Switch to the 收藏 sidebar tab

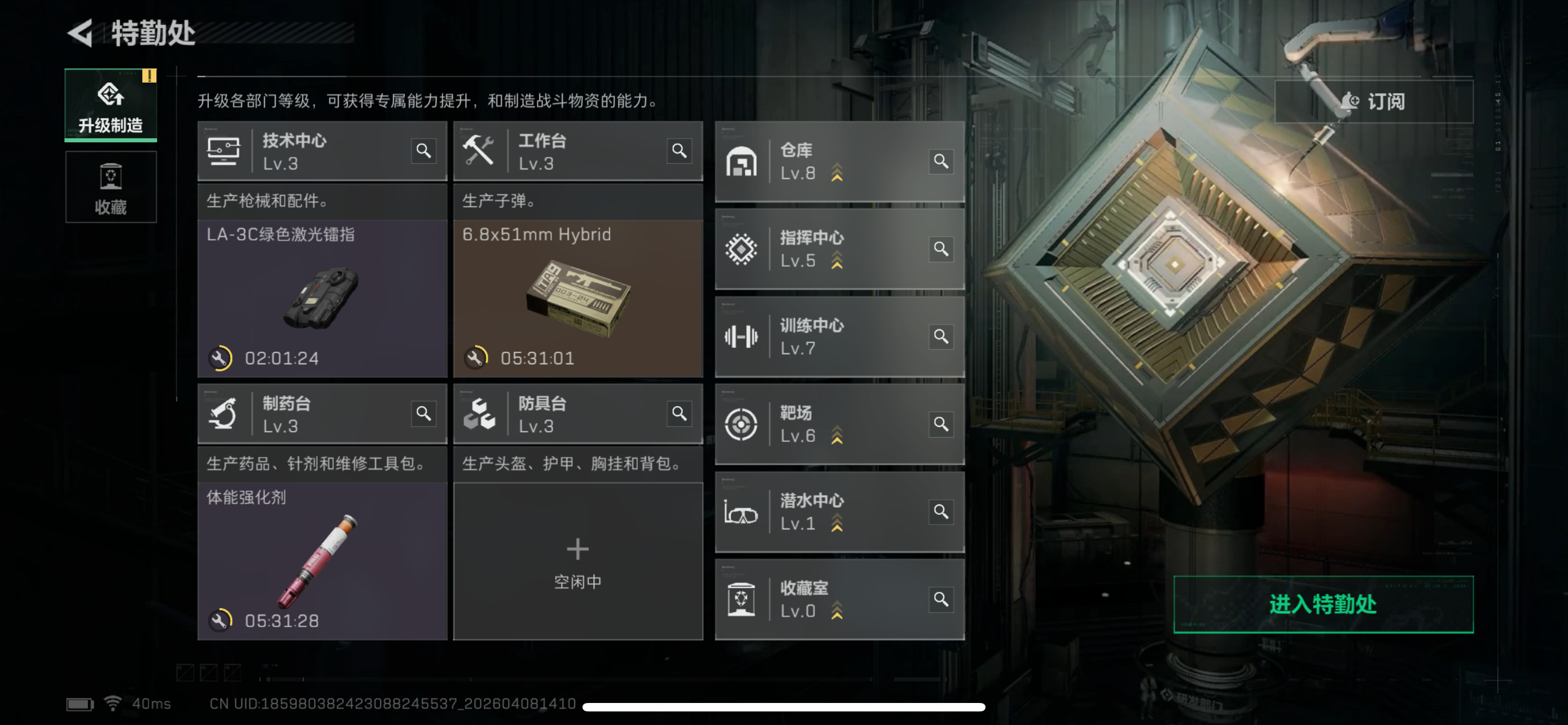[x=110, y=187]
